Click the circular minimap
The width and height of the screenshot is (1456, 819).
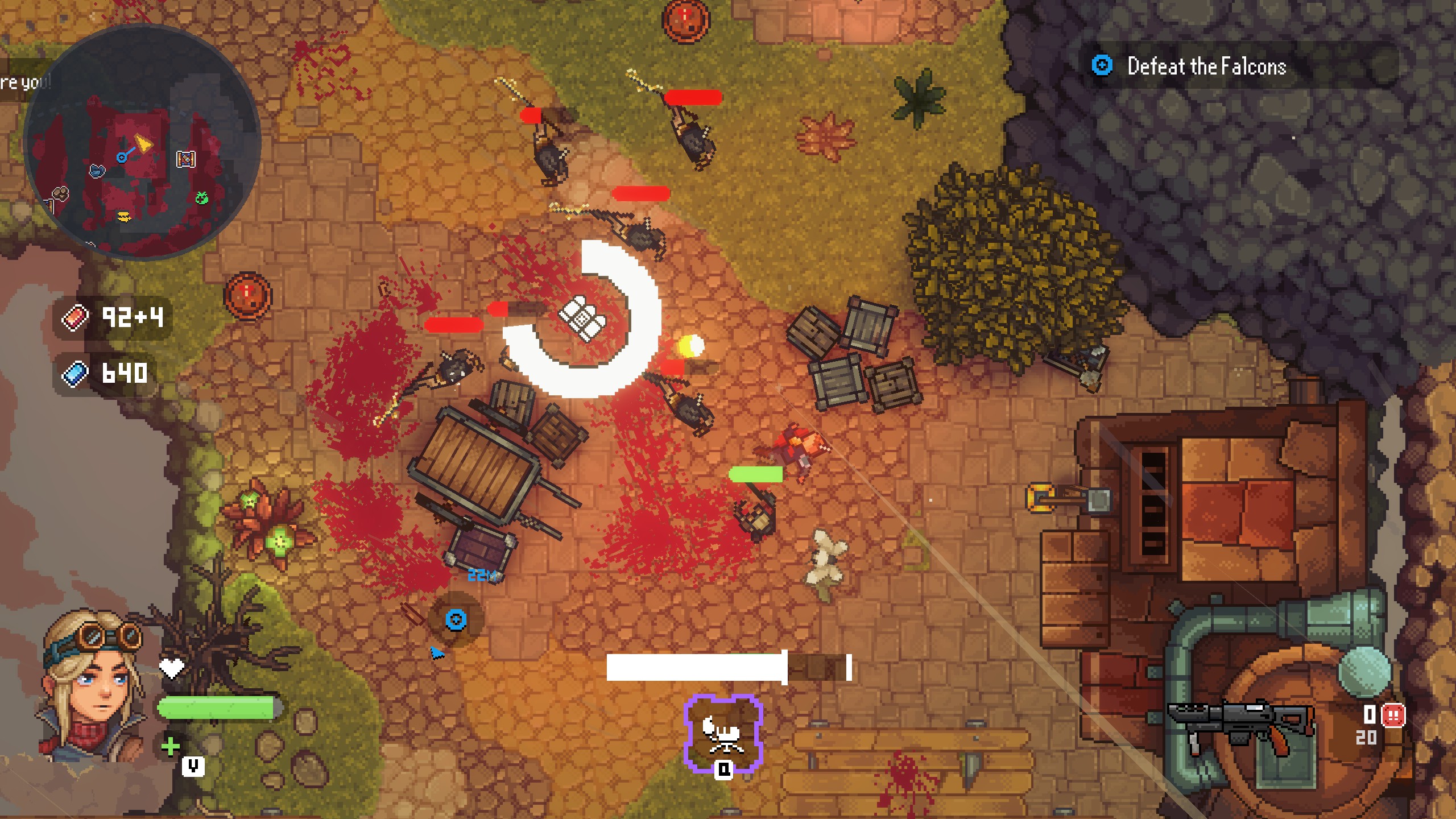click(142, 143)
